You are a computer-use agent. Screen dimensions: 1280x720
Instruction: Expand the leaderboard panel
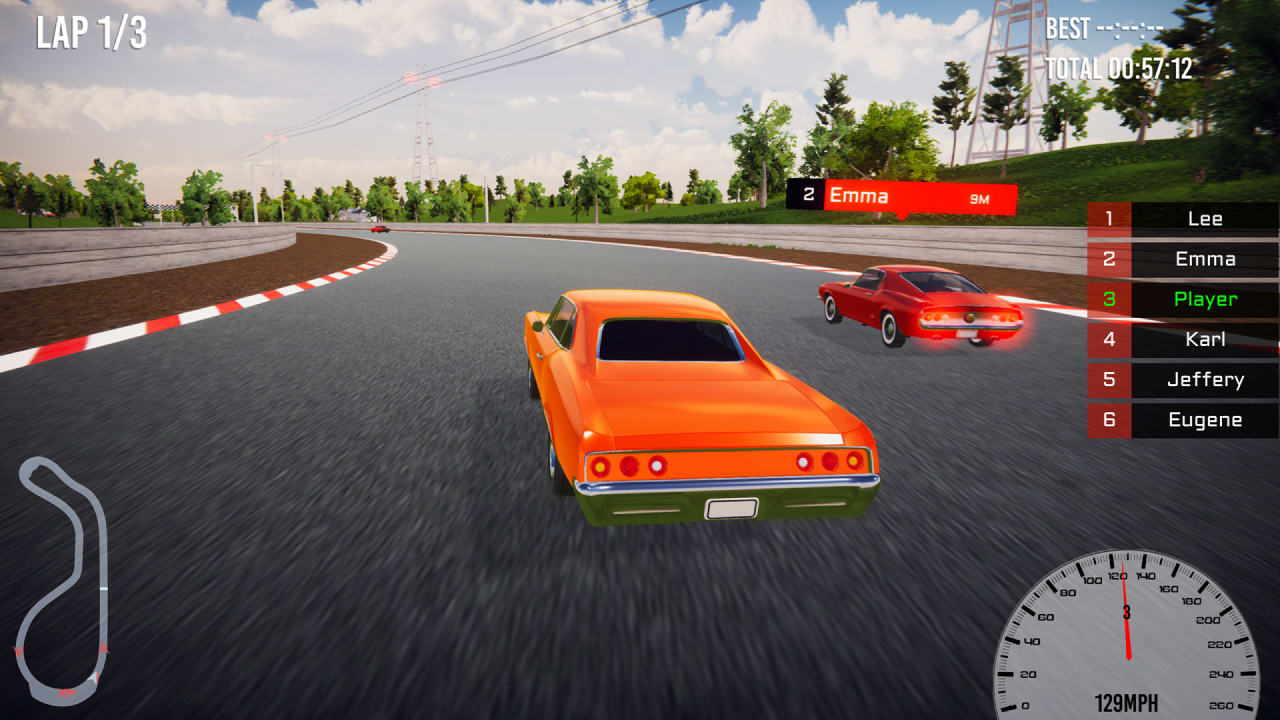1180,320
